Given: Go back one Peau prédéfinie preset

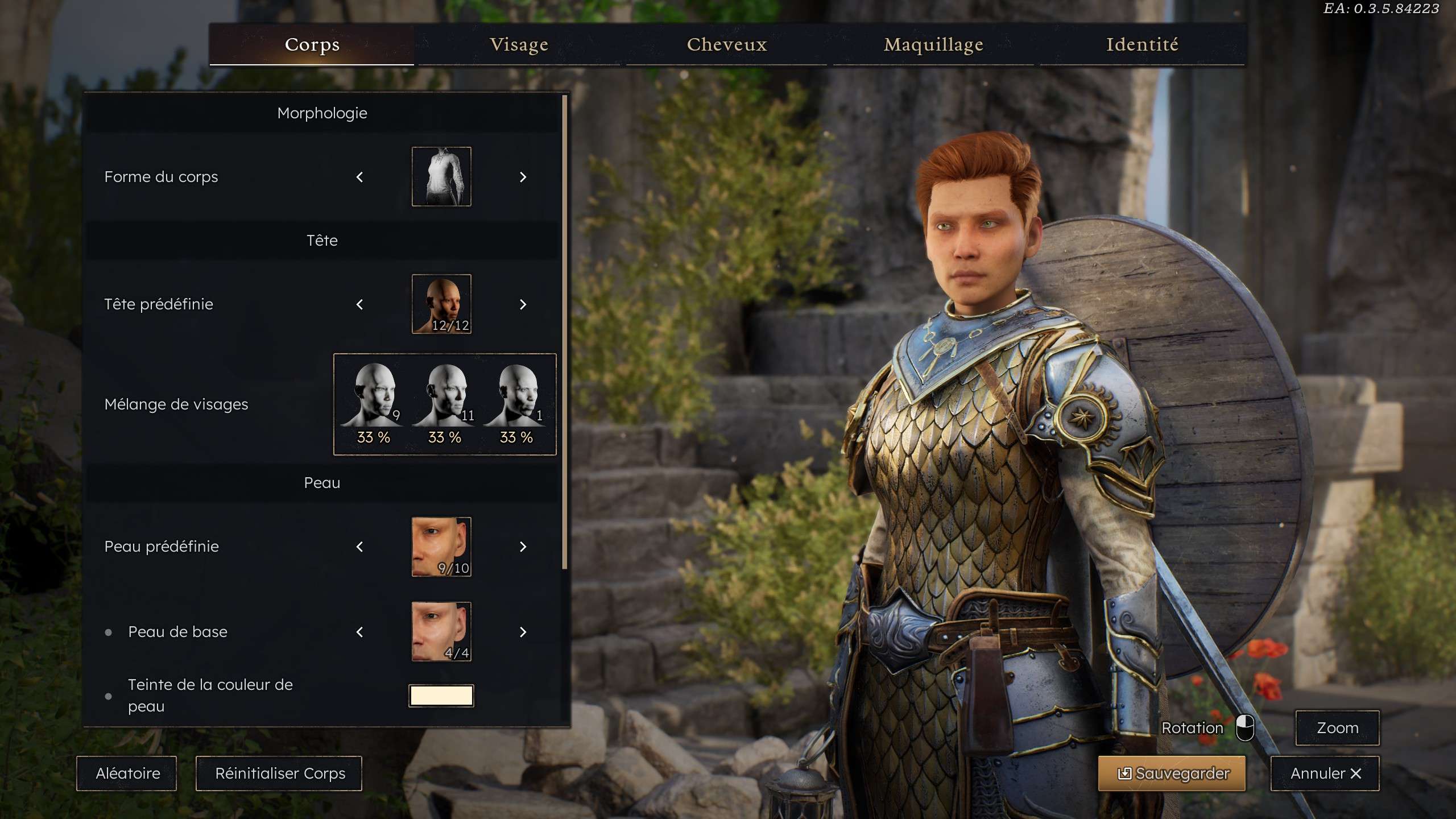Looking at the screenshot, I should pyautogui.click(x=359, y=547).
